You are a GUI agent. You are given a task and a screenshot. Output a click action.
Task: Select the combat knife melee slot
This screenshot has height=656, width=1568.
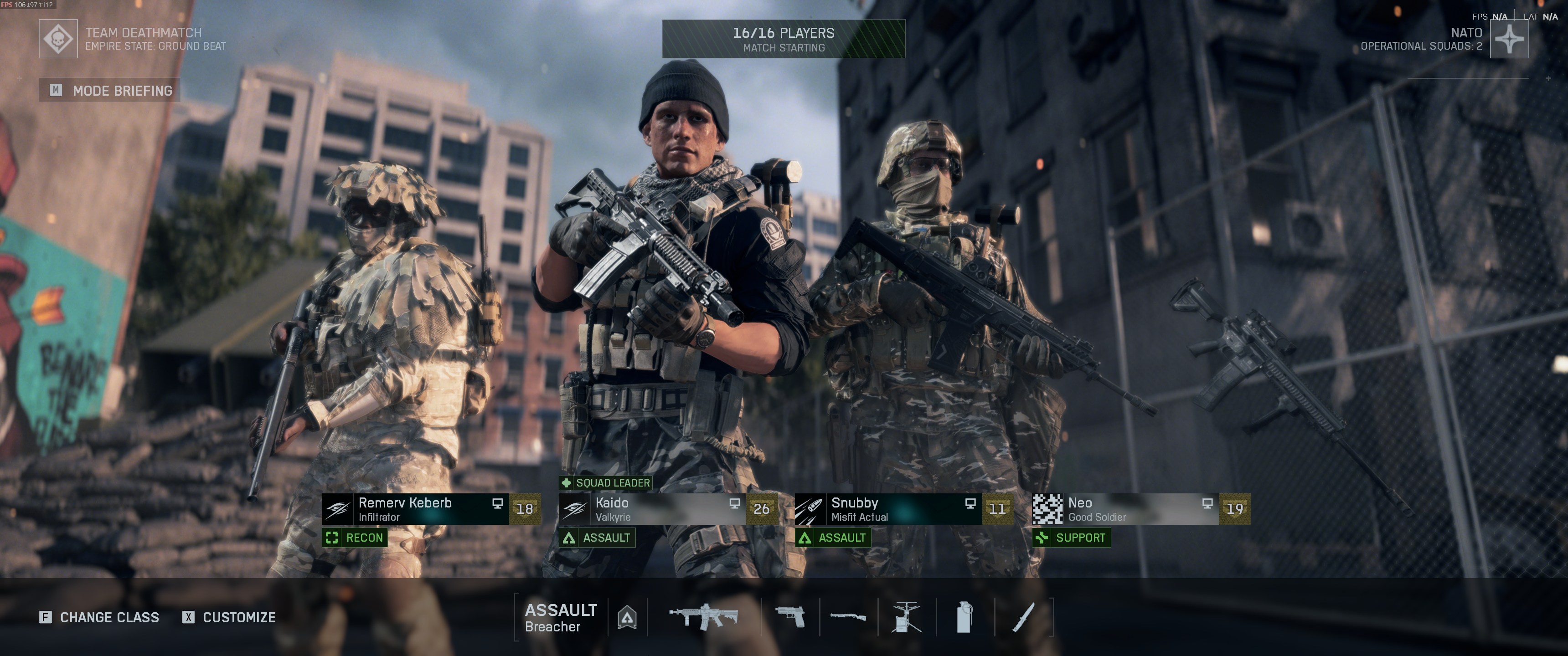pos(1023,617)
